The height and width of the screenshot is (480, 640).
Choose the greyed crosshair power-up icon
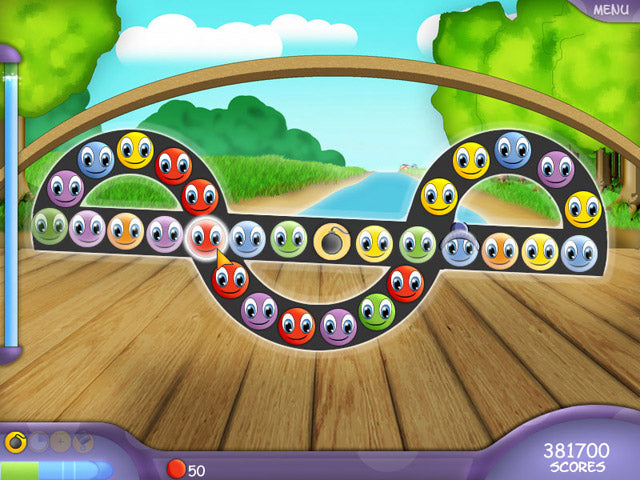(60, 439)
